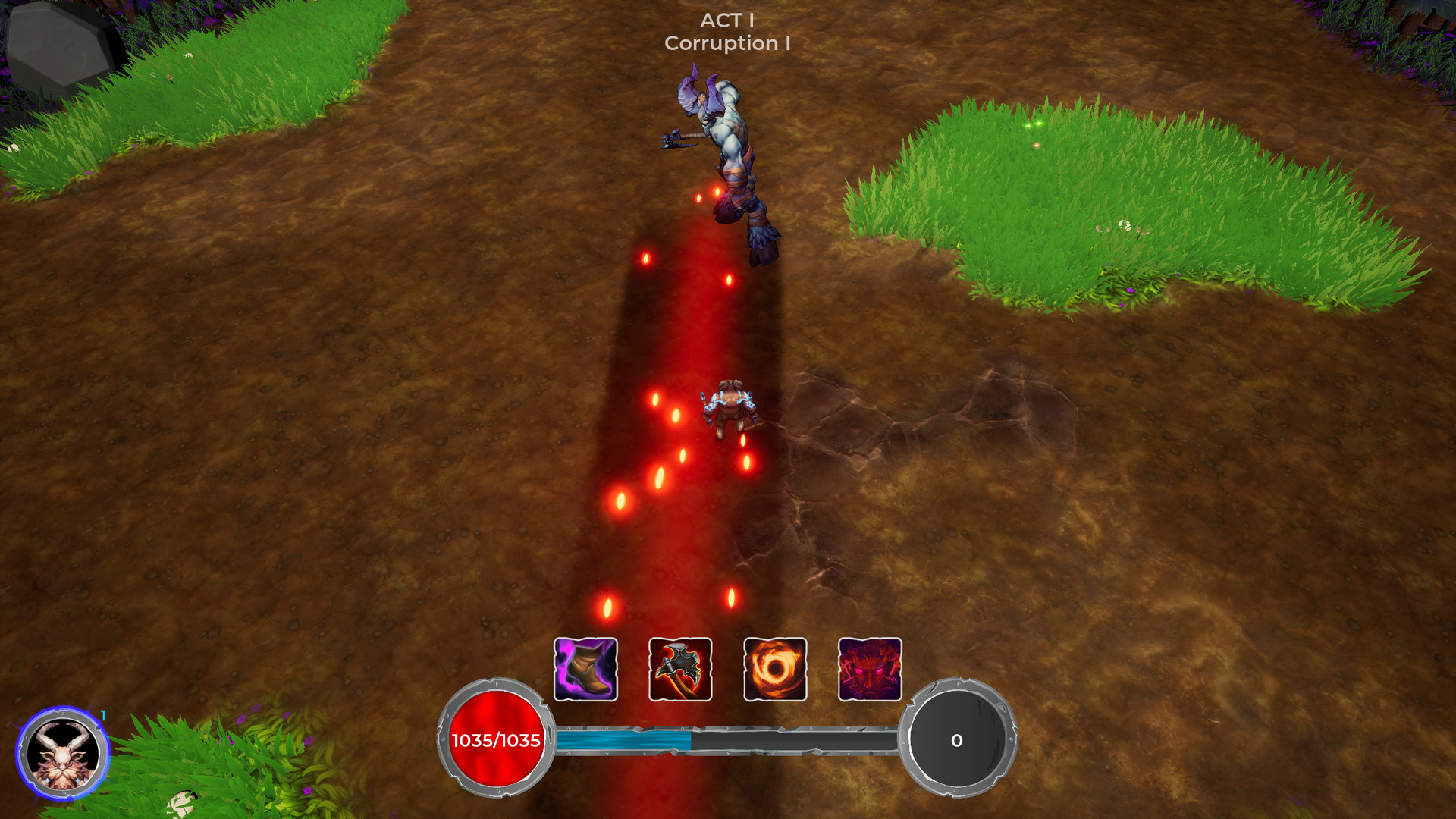1456x819 pixels.
Task: Click the red health orb showing 1035/1035
Action: 494,739
